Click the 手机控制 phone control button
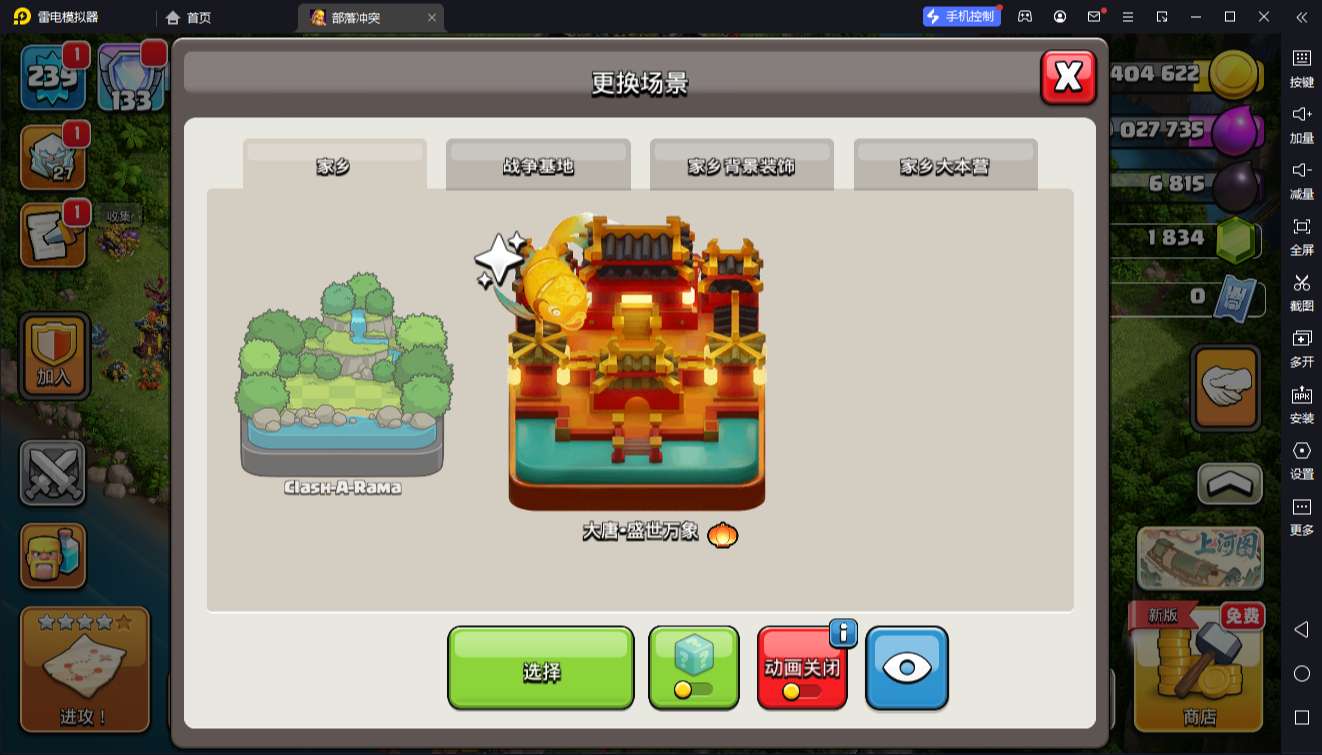This screenshot has width=1322, height=755. pyautogui.click(x=960, y=16)
